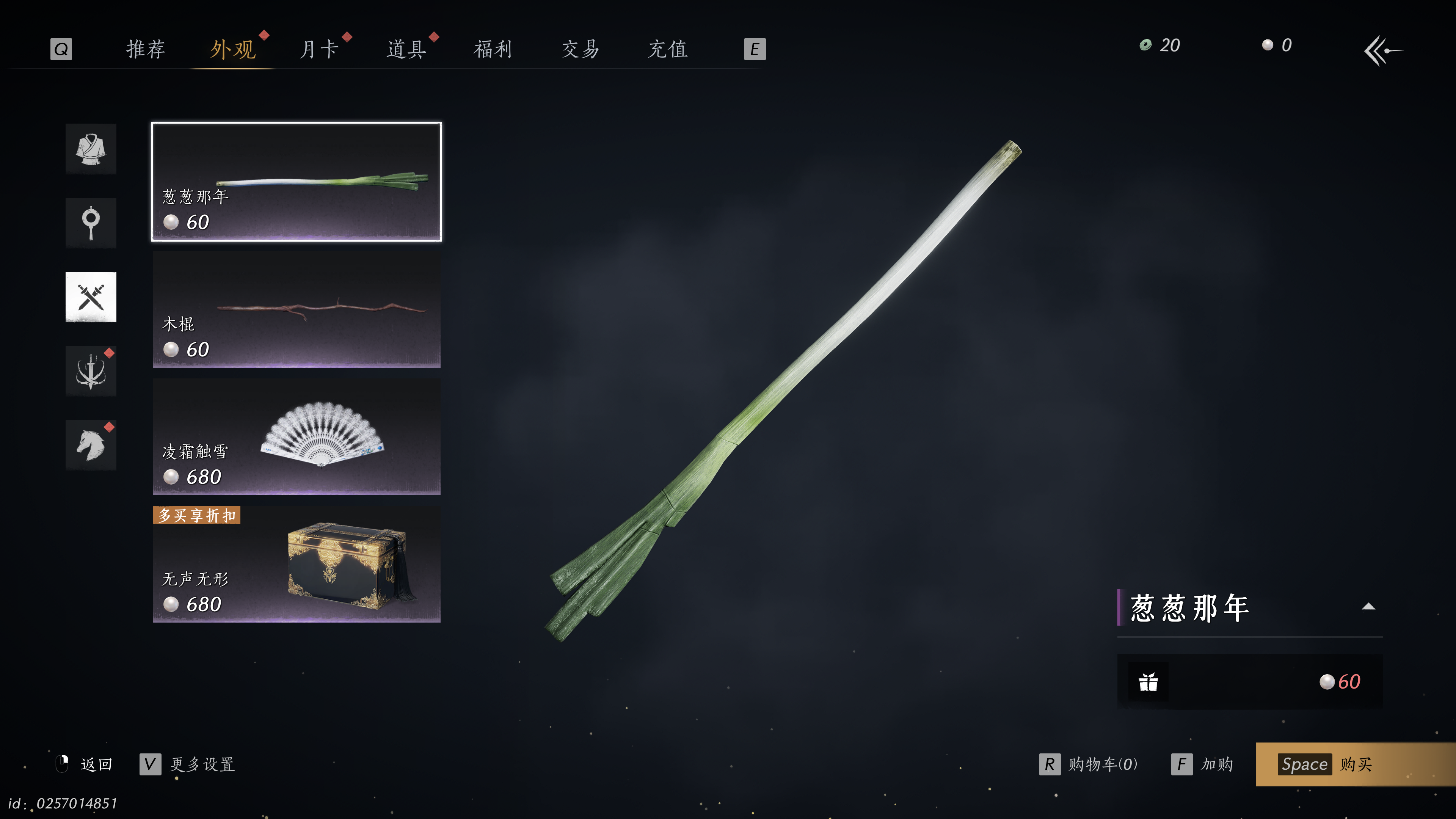Switch to the 推荐 tab

pyautogui.click(x=145, y=49)
